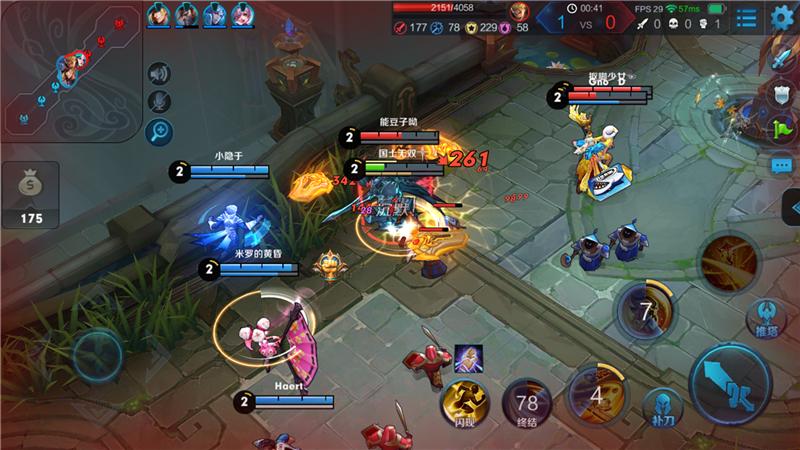Use the 终结 execute spell
This screenshot has height=450, width=800.
pos(526,403)
